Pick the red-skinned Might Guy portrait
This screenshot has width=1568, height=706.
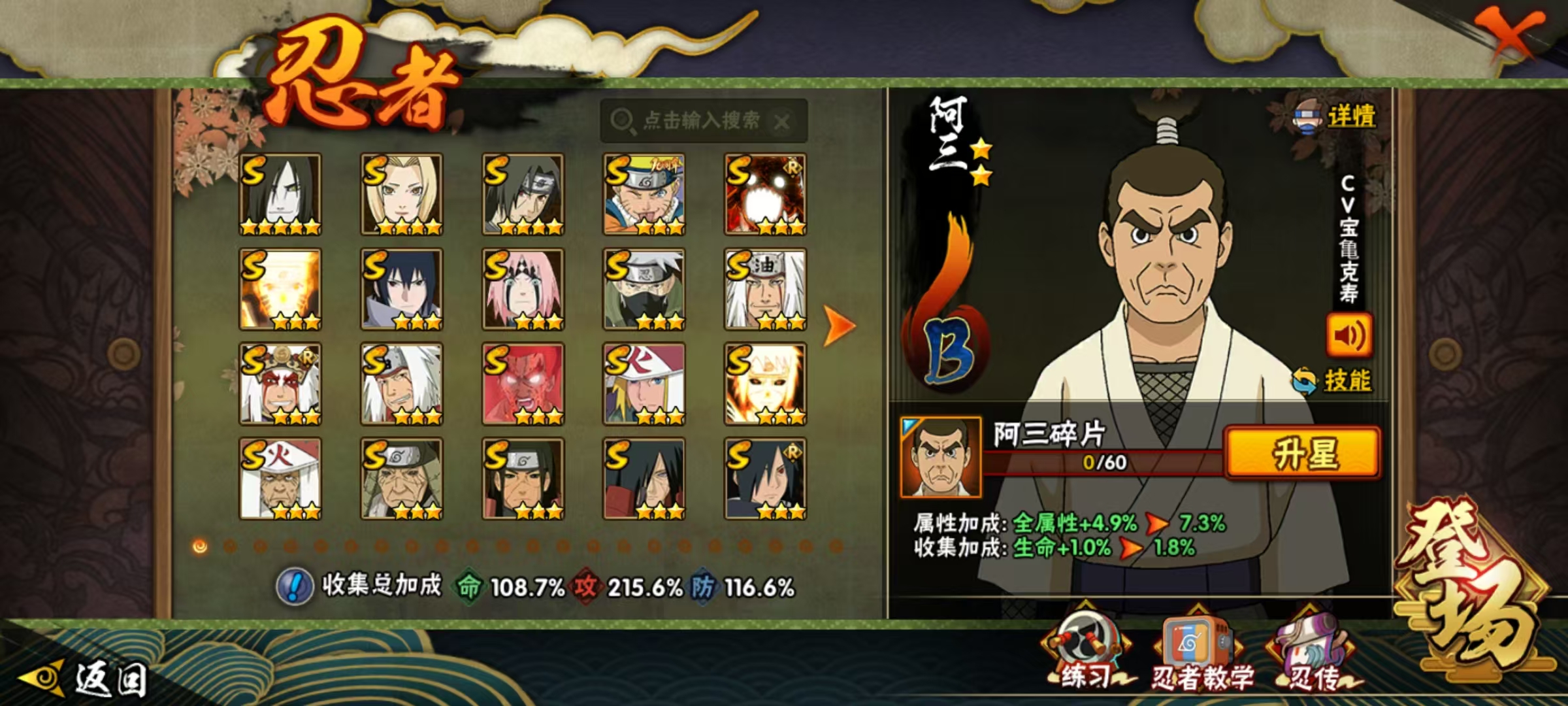pos(523,384)
